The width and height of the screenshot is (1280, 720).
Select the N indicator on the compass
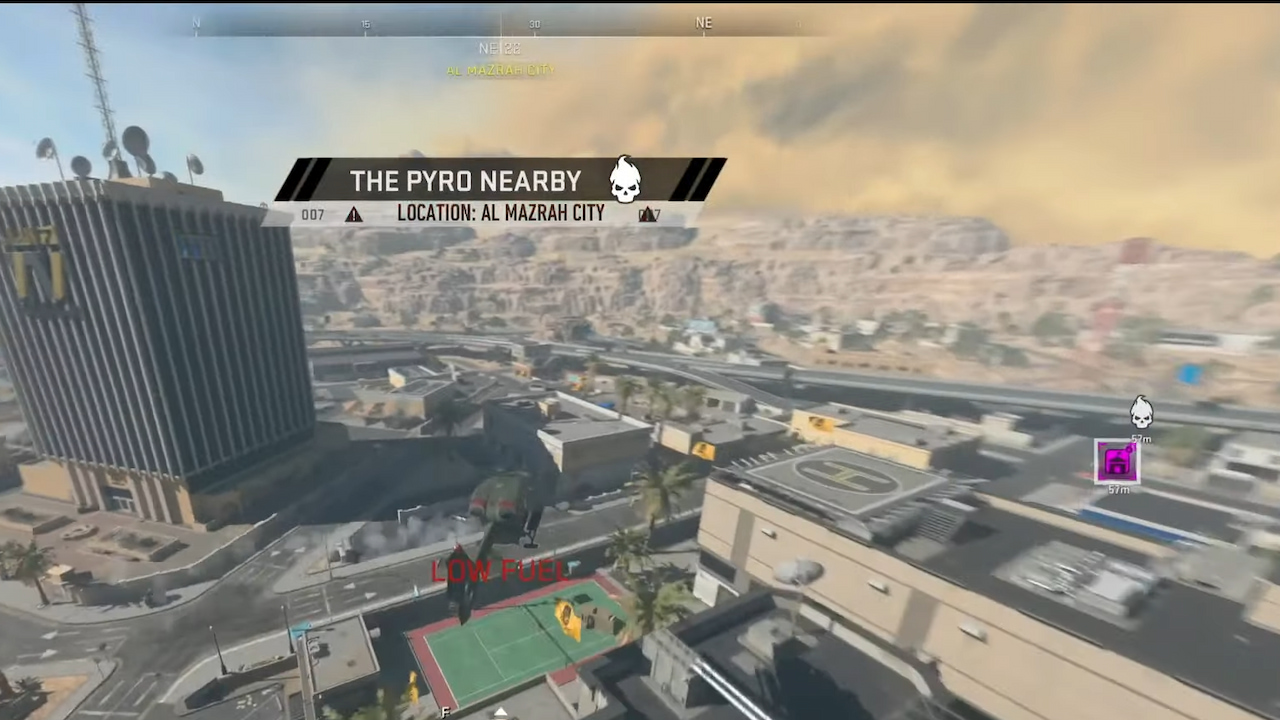196,22
